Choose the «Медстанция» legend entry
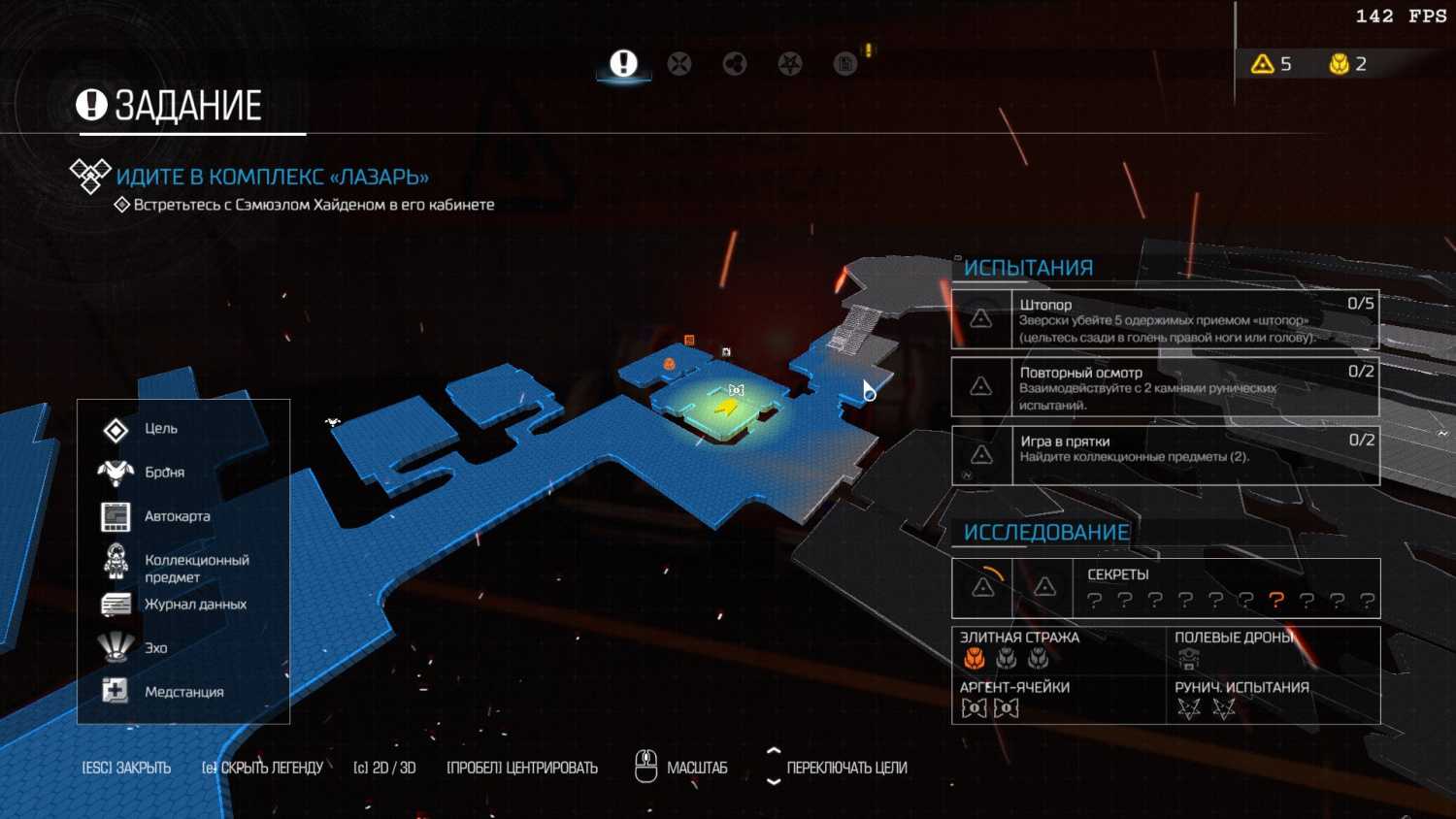 coord(183,692)
